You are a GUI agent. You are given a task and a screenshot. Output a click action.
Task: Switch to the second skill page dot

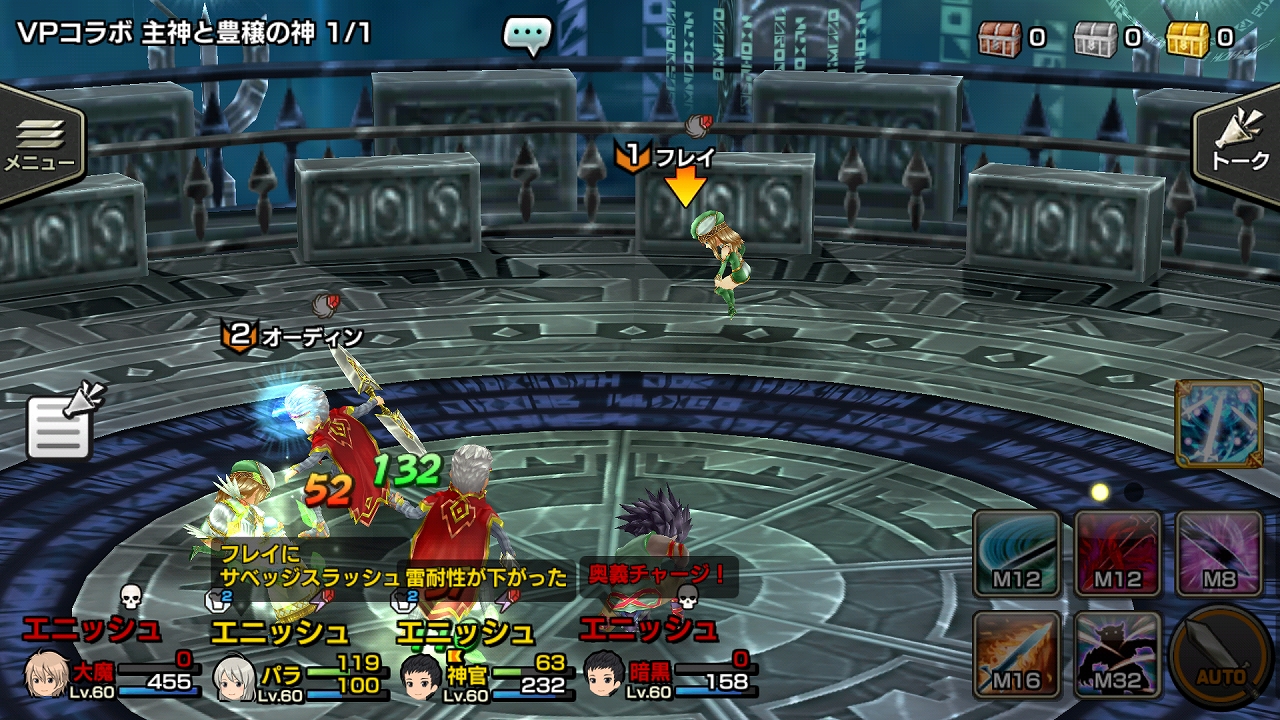(1133, 492)
